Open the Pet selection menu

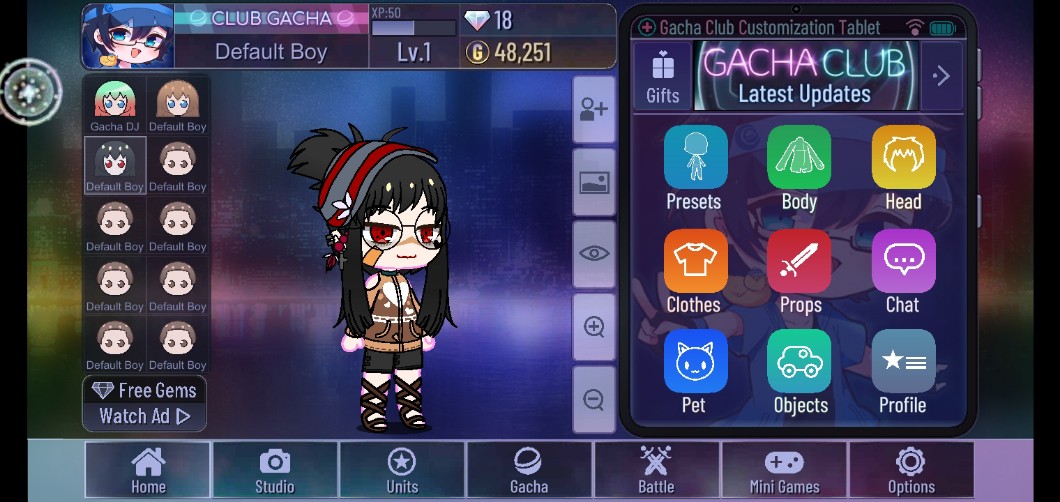coord(695,372)
